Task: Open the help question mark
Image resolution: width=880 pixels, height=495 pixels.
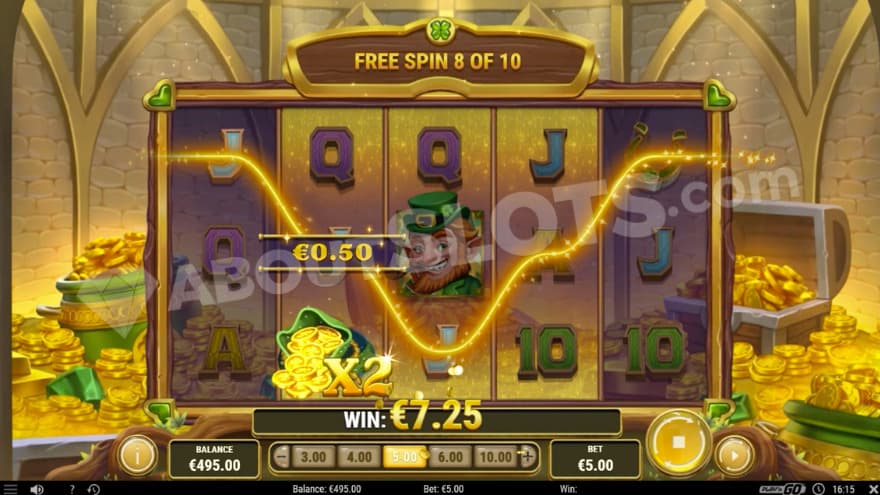Action: pyautogui.click(x=70, y=489)
